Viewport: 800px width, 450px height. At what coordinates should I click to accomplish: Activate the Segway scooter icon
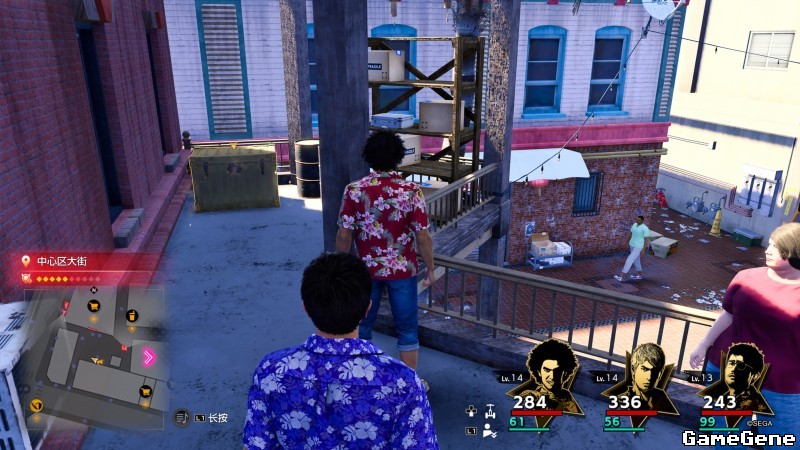489,410
